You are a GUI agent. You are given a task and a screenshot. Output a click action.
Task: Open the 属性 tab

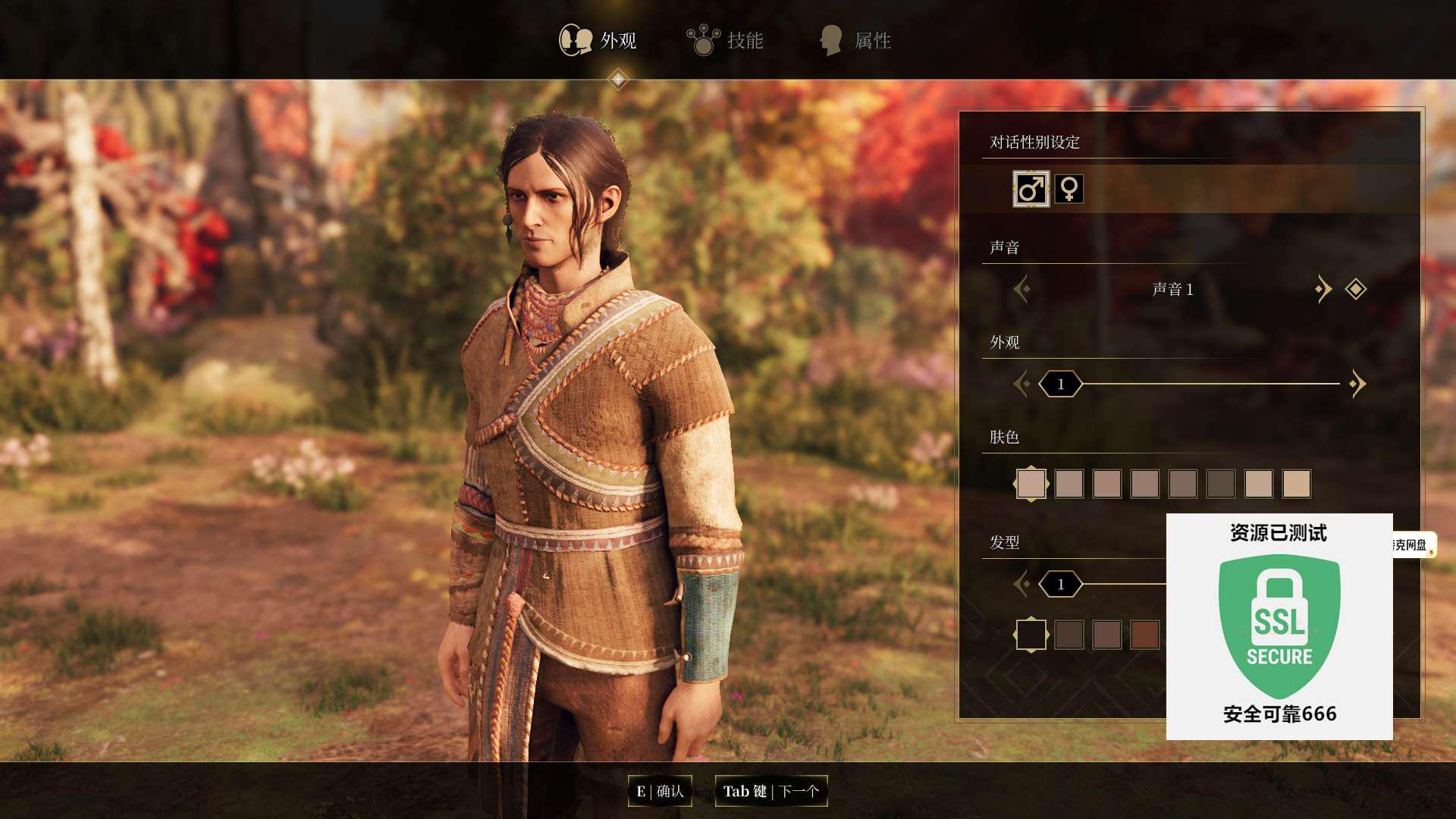[x=855, y=40]
